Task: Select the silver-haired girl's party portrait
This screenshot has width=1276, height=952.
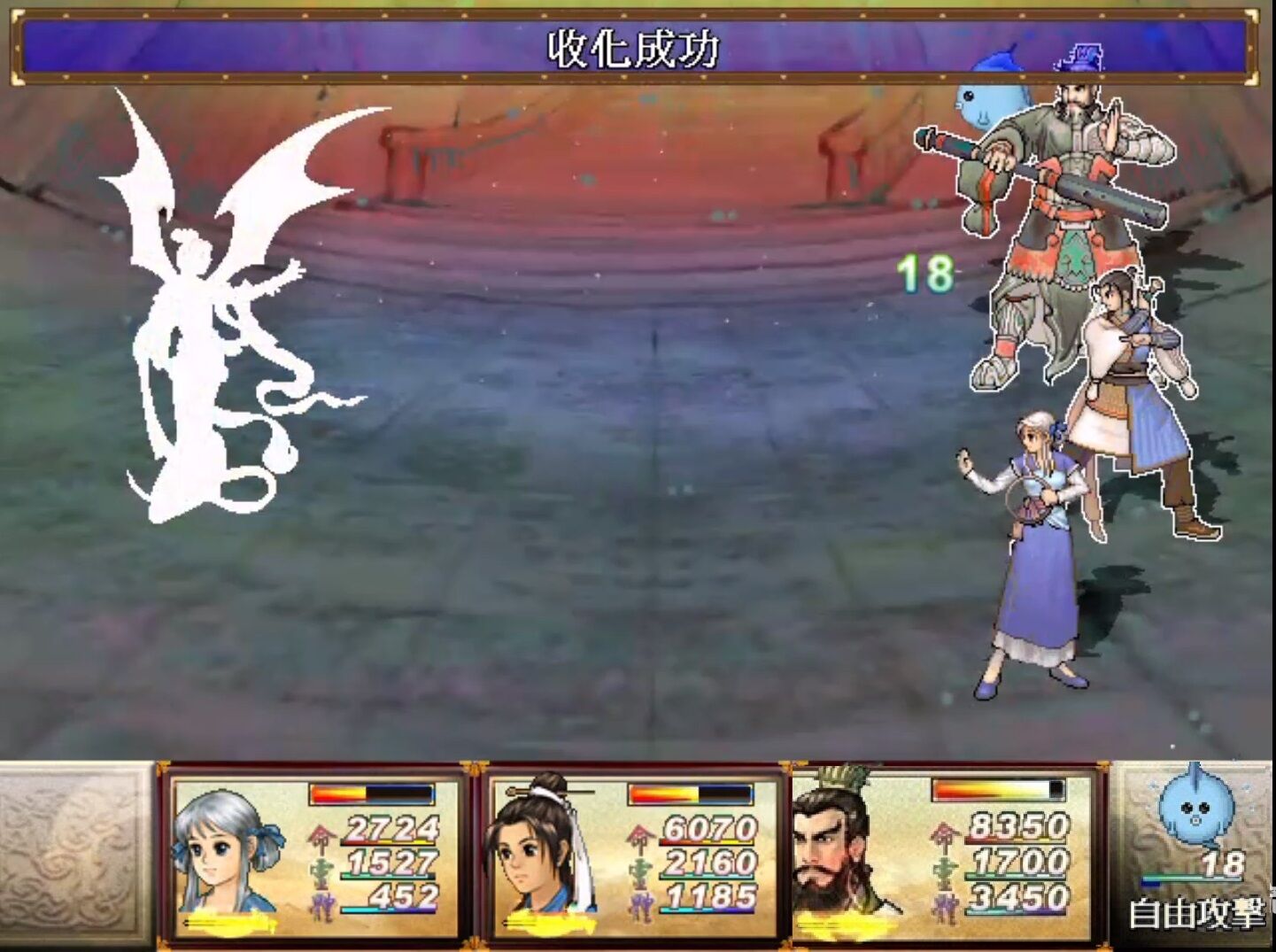Action: click(x=228, y=852)
